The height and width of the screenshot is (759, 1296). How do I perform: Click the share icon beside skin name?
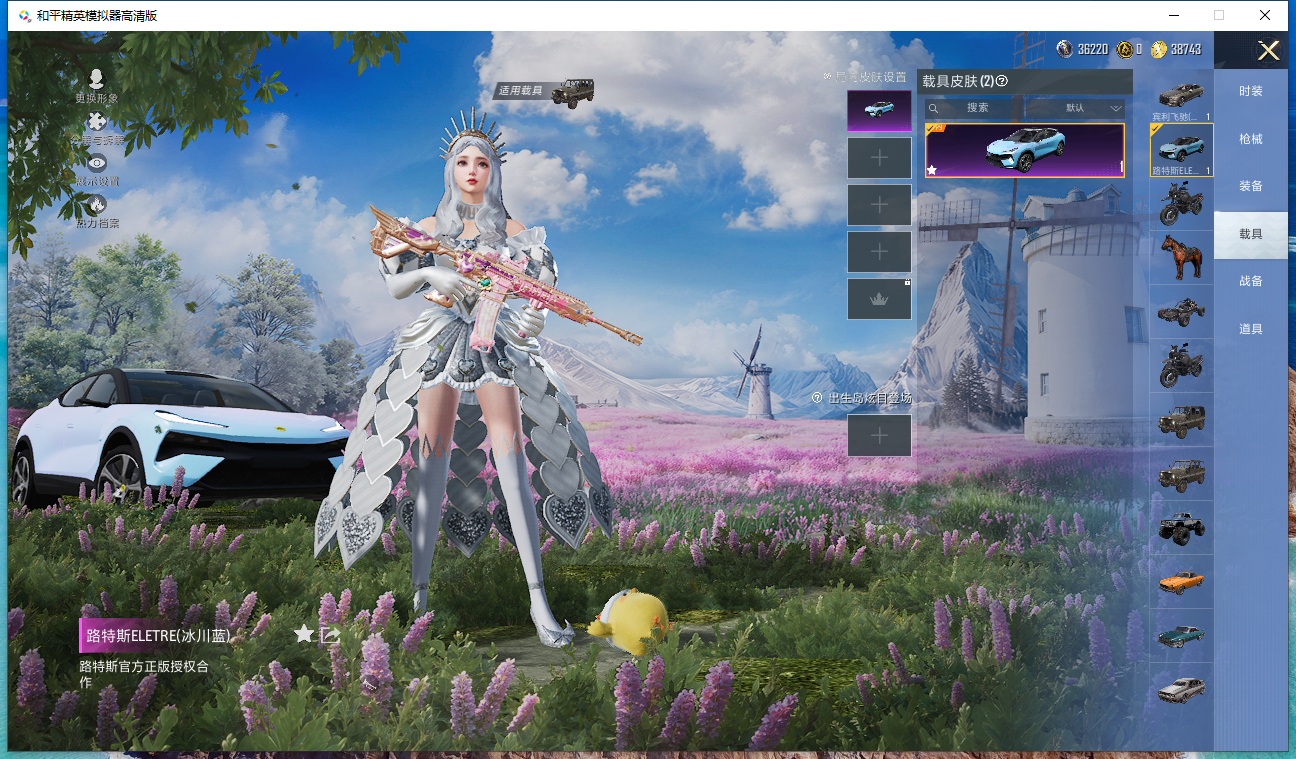coord(331,634)
